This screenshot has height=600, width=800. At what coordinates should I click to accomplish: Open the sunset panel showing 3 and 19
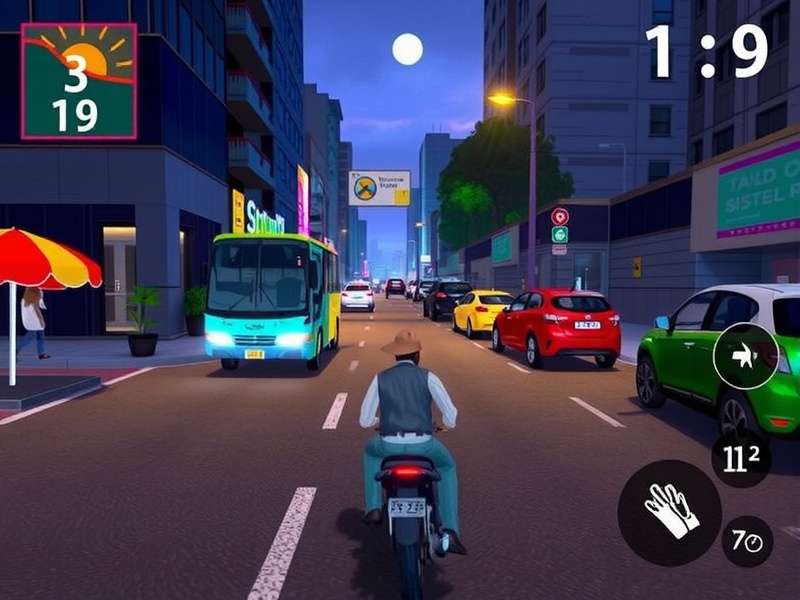coord(79,81)
